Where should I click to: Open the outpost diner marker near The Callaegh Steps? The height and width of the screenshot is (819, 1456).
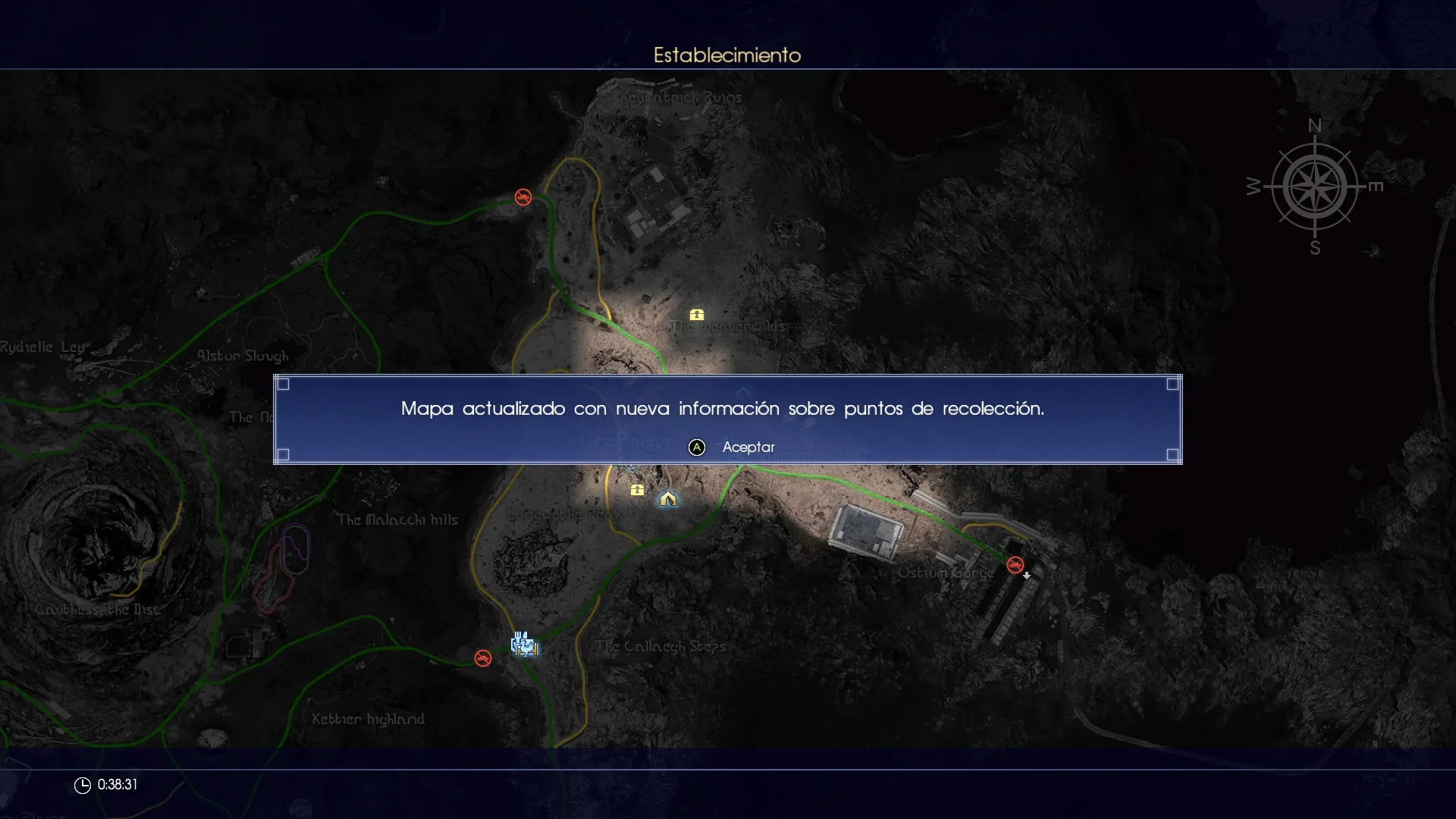pyautogui.click(x=524, y=644)
